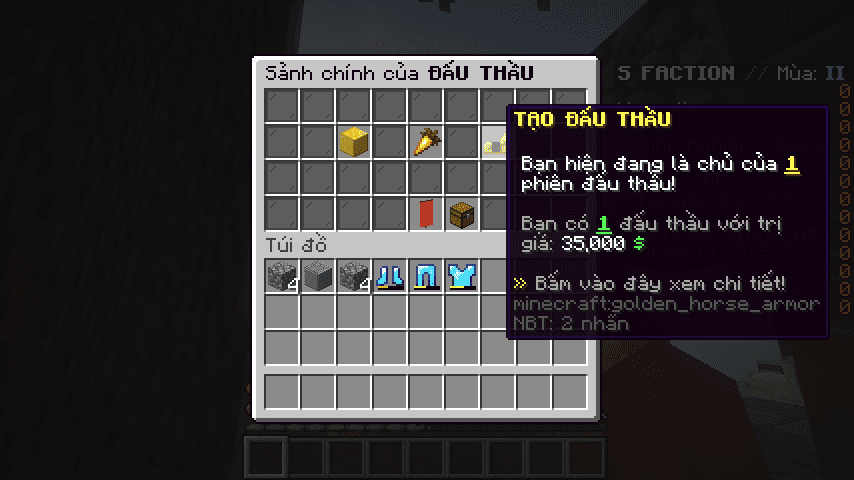Open the chest icon in the auction menu
The height and width of the screenshot is (480, 854).
pyautogui.click(x=462, y=214)
